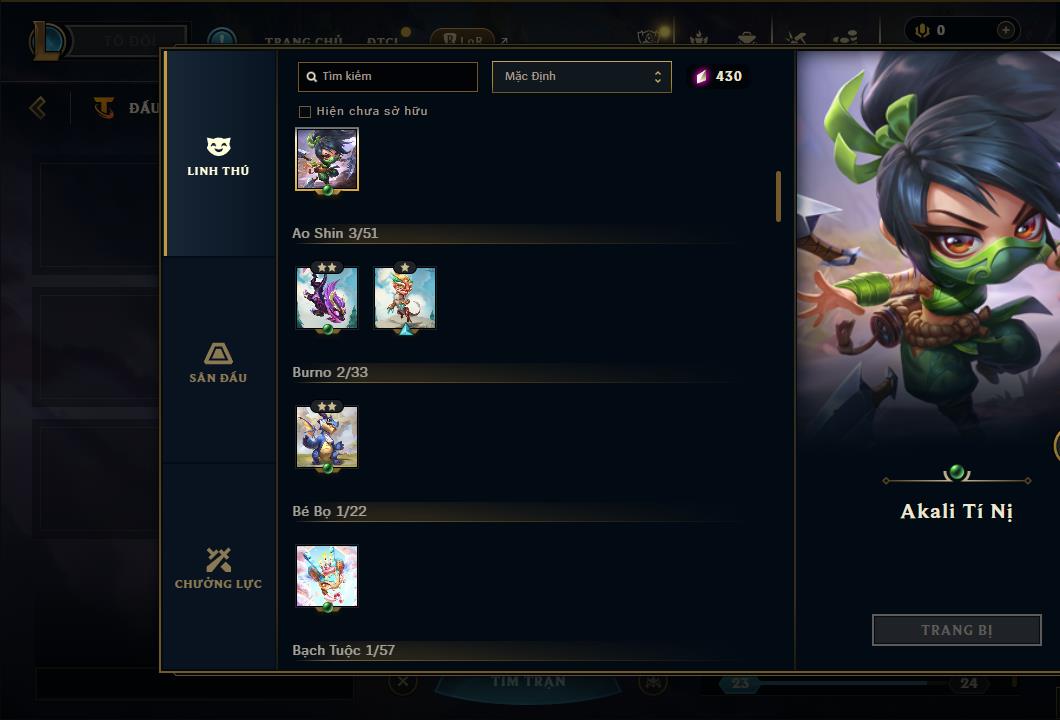Pick the one-star Ao Shin variant

[405, 298]
